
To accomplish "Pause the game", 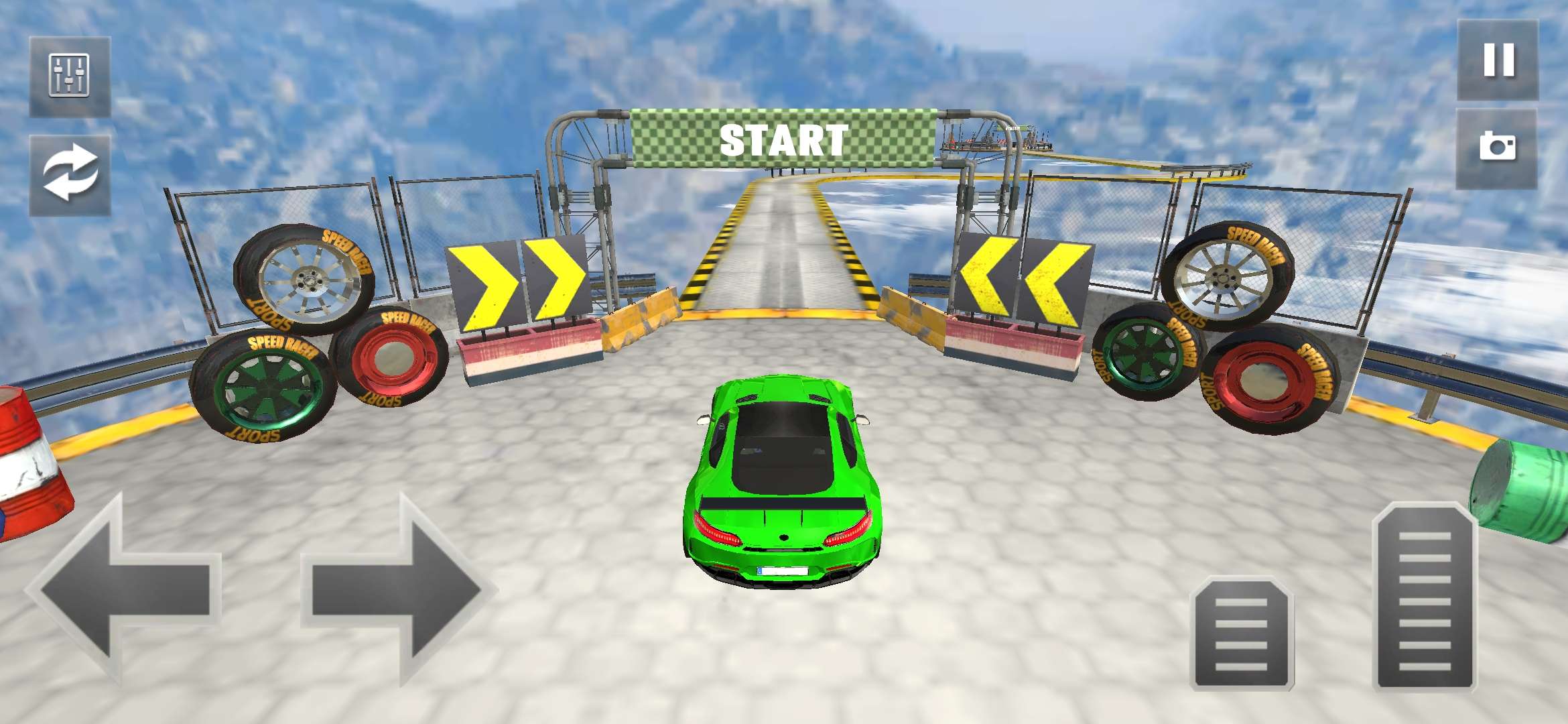I will [1498, 60].
